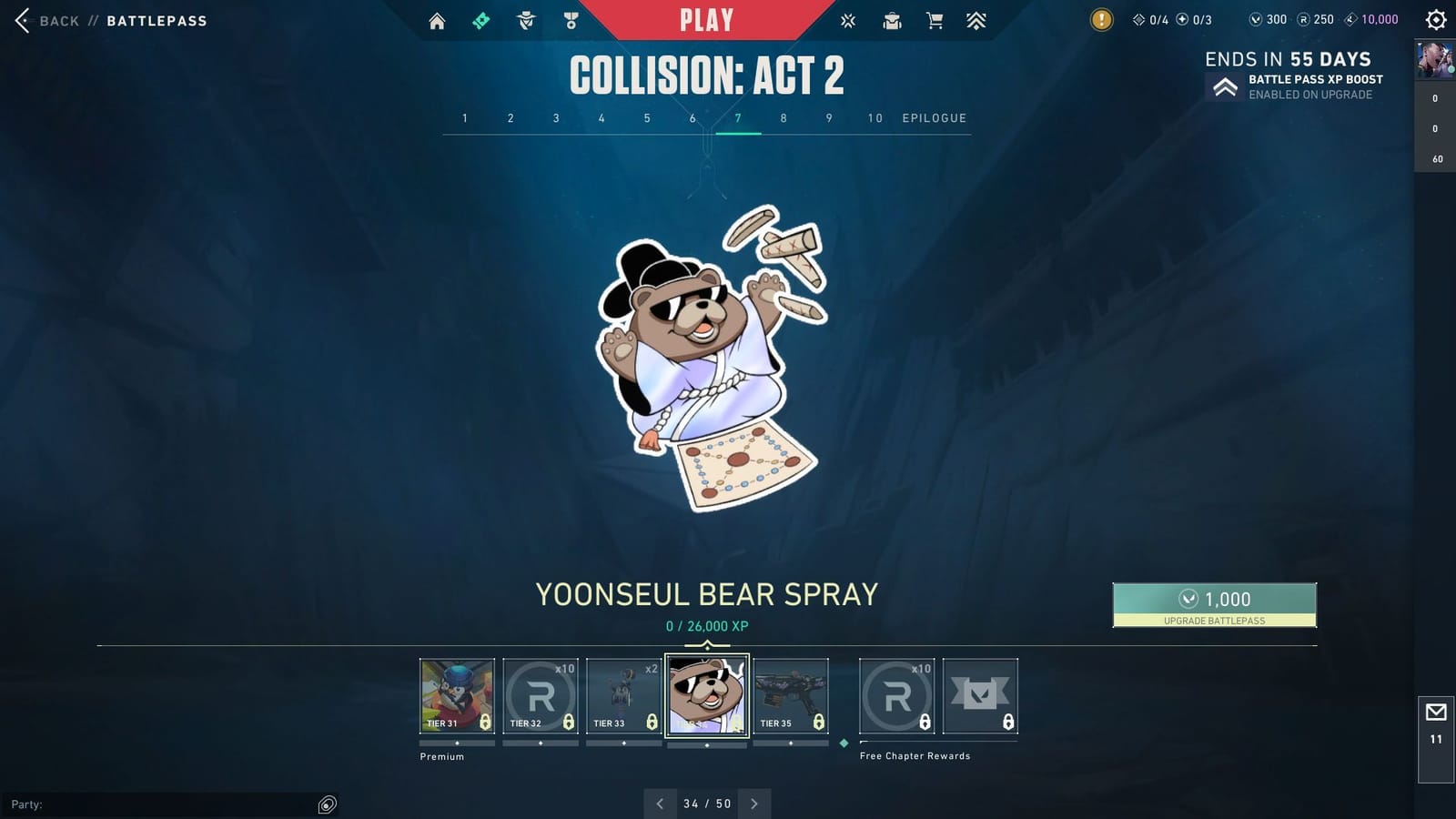This screenshot has height=819, width=1456.
Task: Click the Esports crossed-swords icon
Action: coord(846,19)
